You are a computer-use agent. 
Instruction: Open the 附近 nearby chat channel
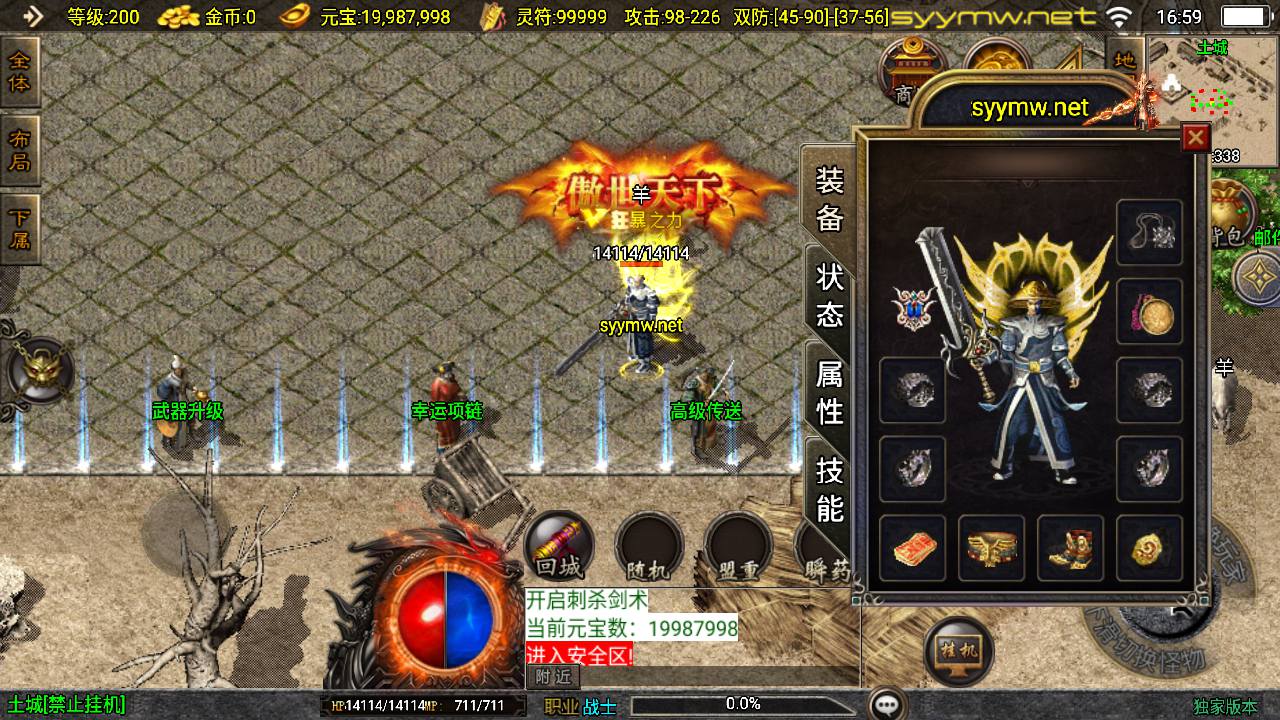[553, 676]
